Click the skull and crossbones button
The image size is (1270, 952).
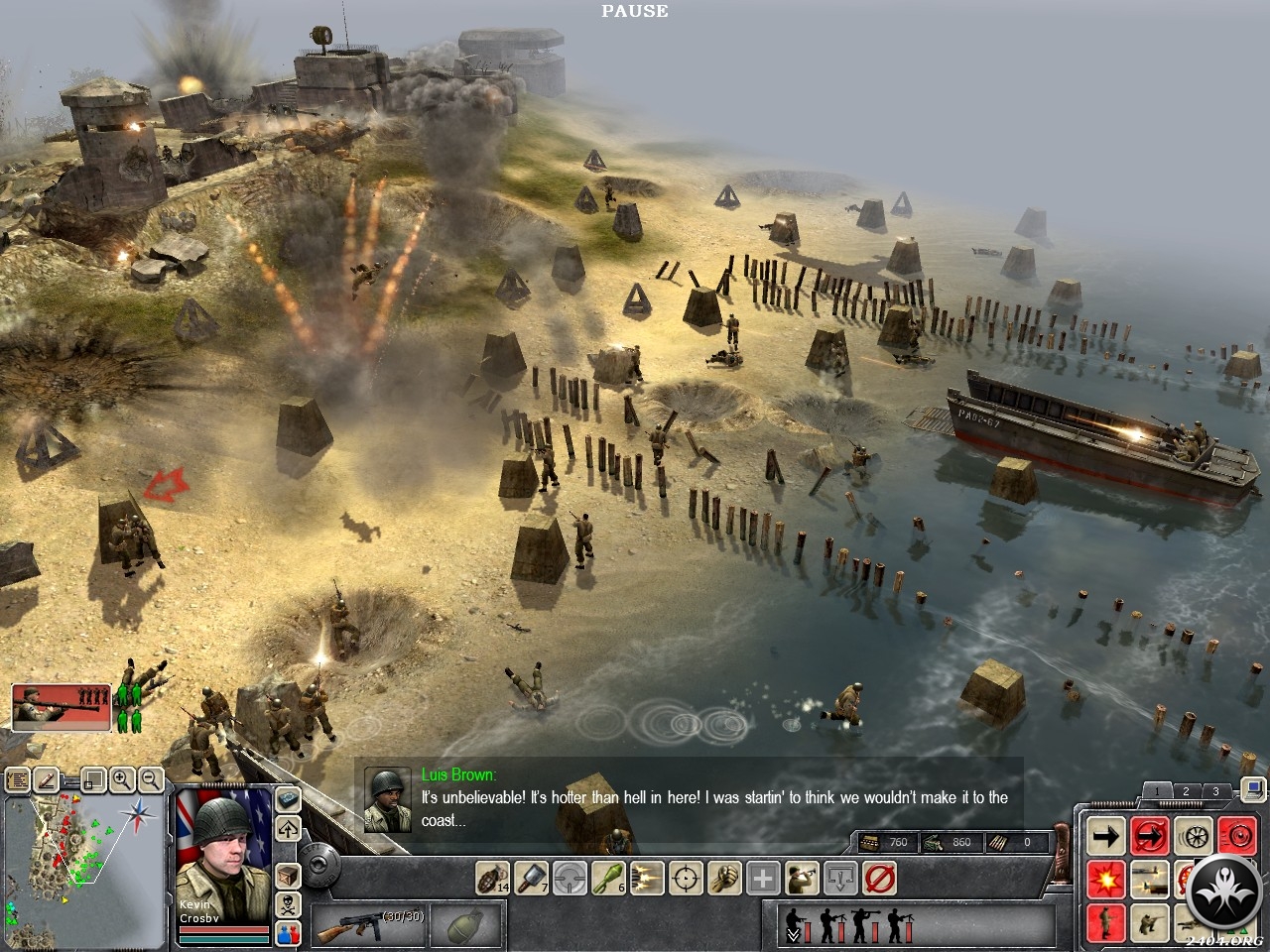[288, 904]
